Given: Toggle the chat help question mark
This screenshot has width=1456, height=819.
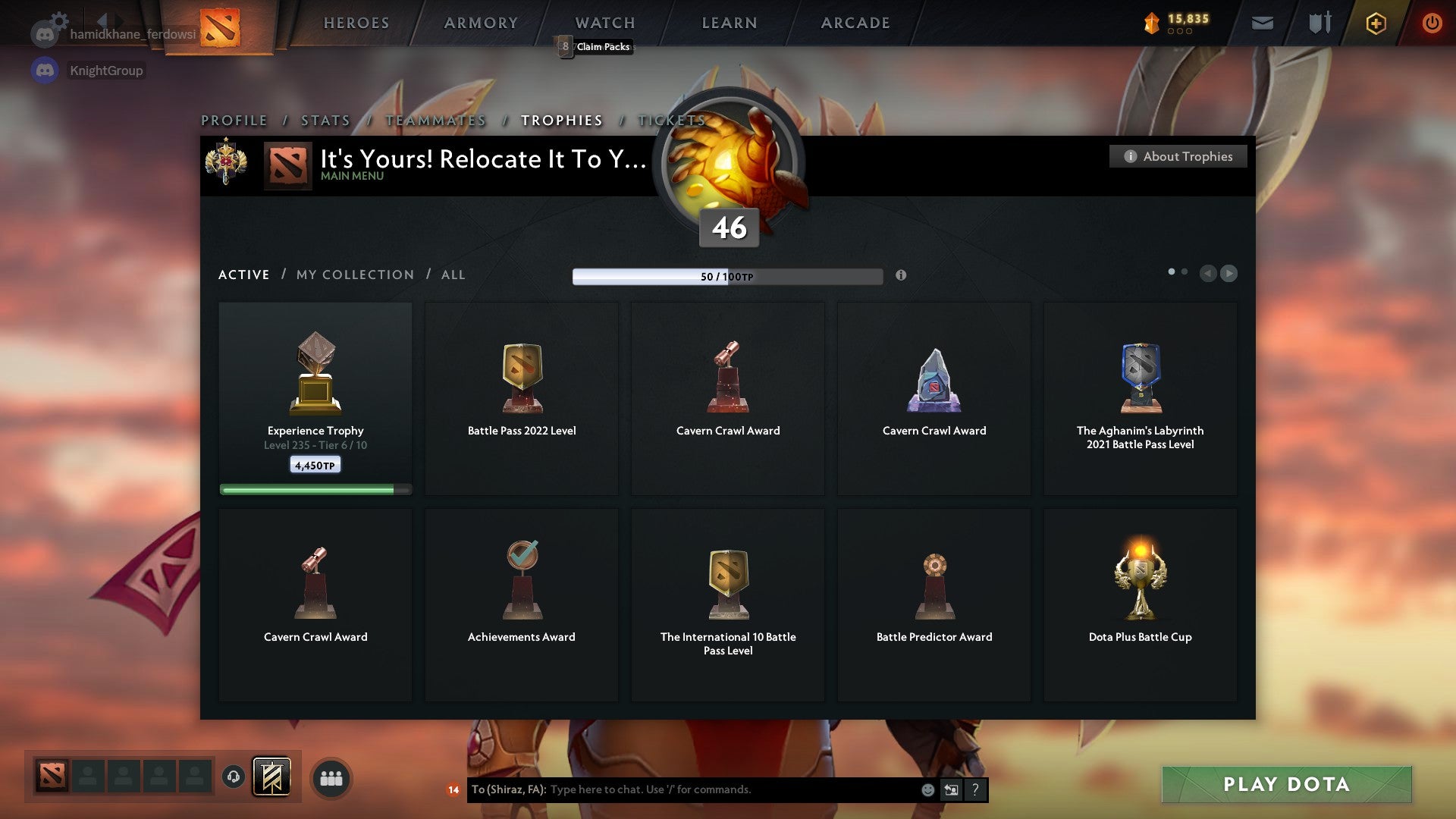Looking at the screenshot, I should point(974,789).
